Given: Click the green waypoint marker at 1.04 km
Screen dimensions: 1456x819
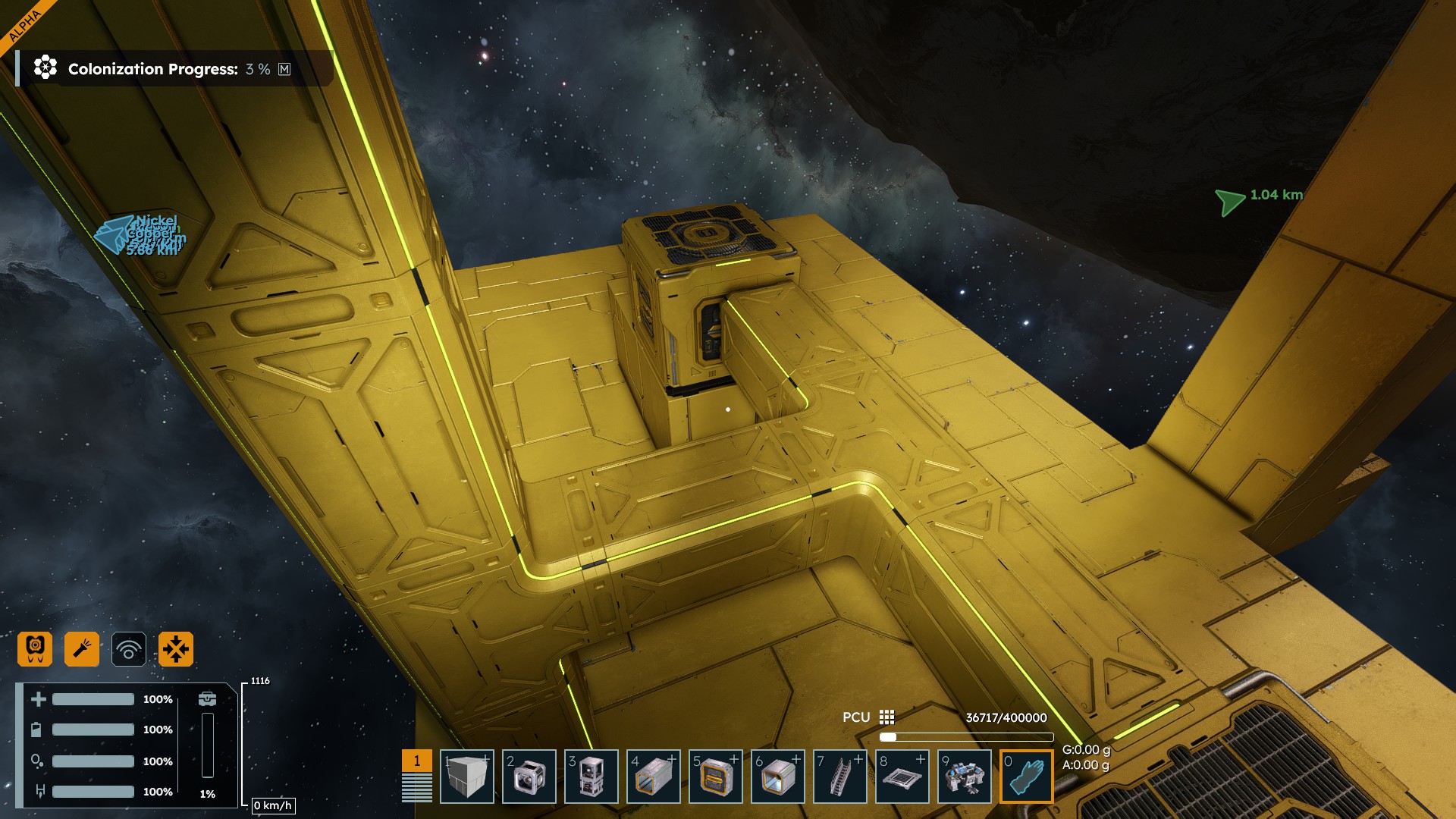Looking at the screenshot, I should (1229, 201).
